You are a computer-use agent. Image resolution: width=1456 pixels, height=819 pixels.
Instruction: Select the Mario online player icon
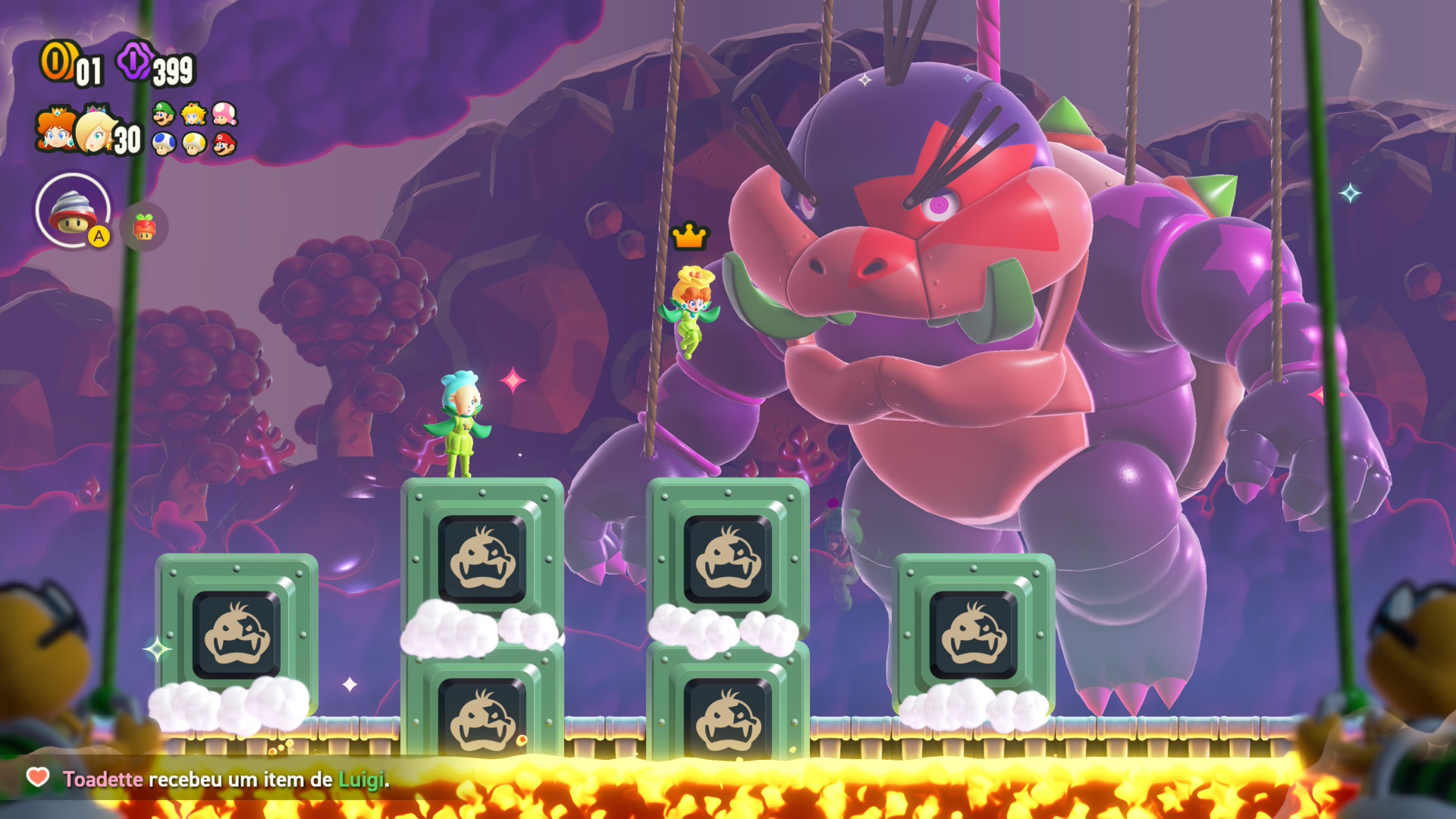[x=224, y=143]
